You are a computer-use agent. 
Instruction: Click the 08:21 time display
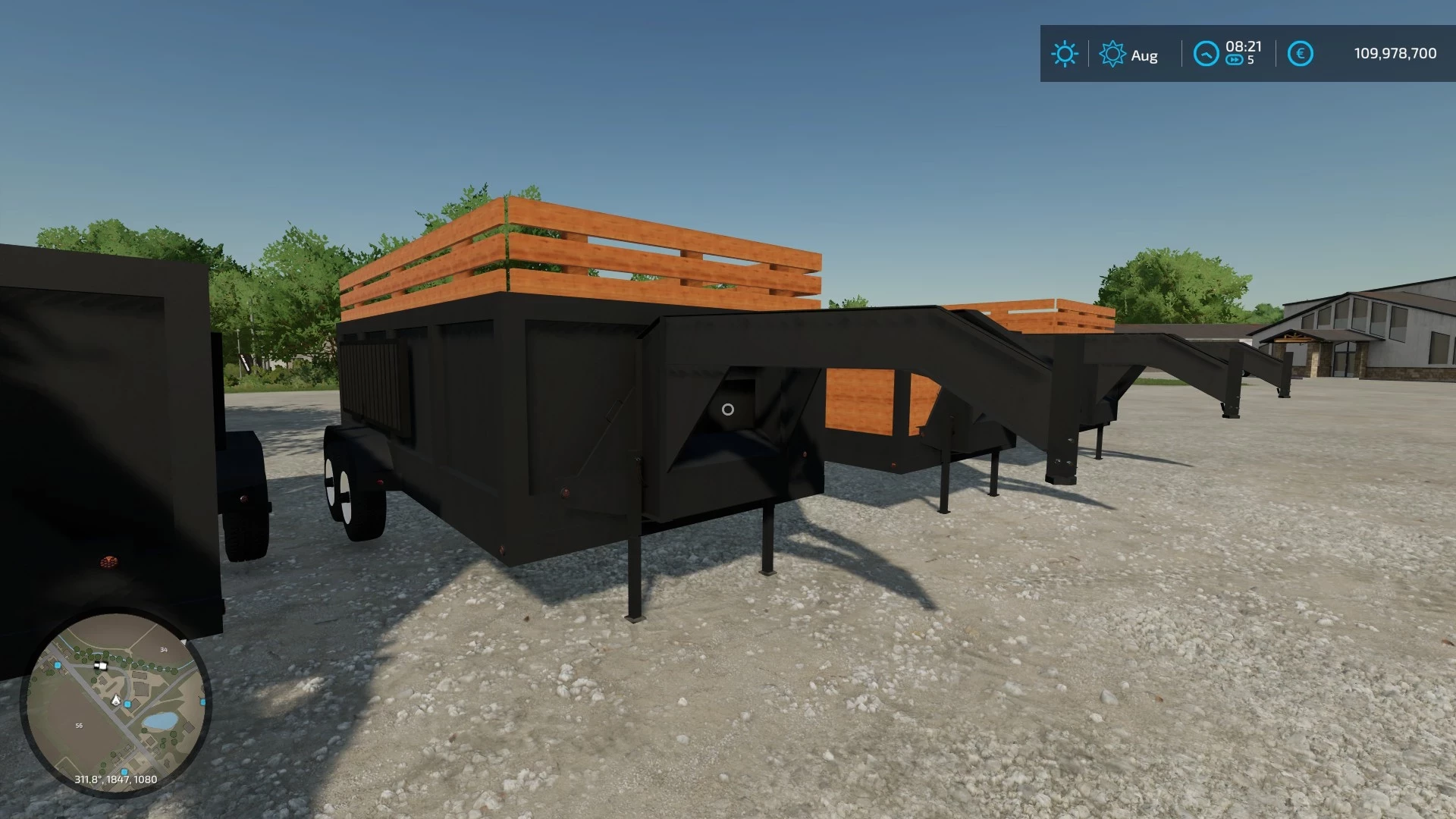pyautogui.click(x=1242, y=46)
